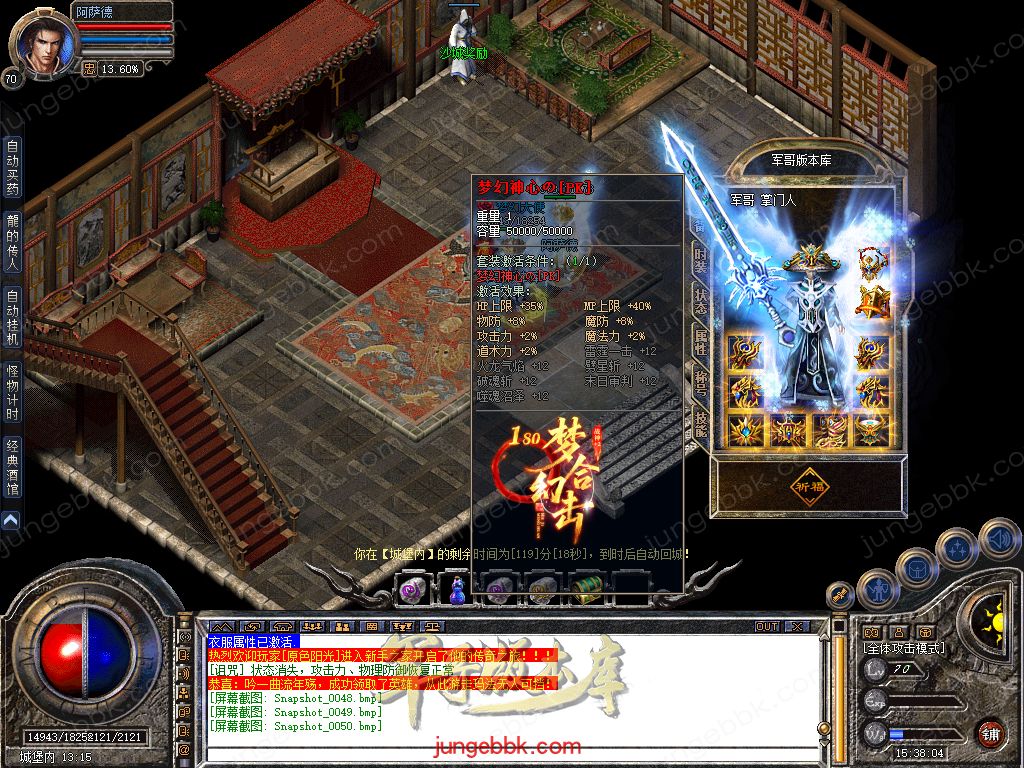Toggle 自动挂机 auto-battle mode
This screenshot has height=768, width=1024.
pyautogui.click(x=12, y=316)
